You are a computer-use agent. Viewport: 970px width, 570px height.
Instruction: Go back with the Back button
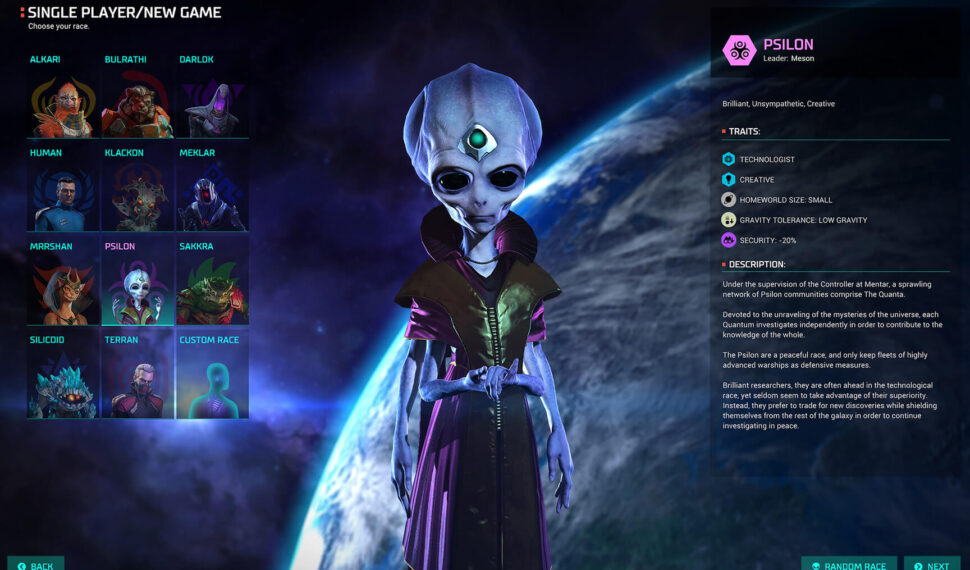[x=36, y=565]
